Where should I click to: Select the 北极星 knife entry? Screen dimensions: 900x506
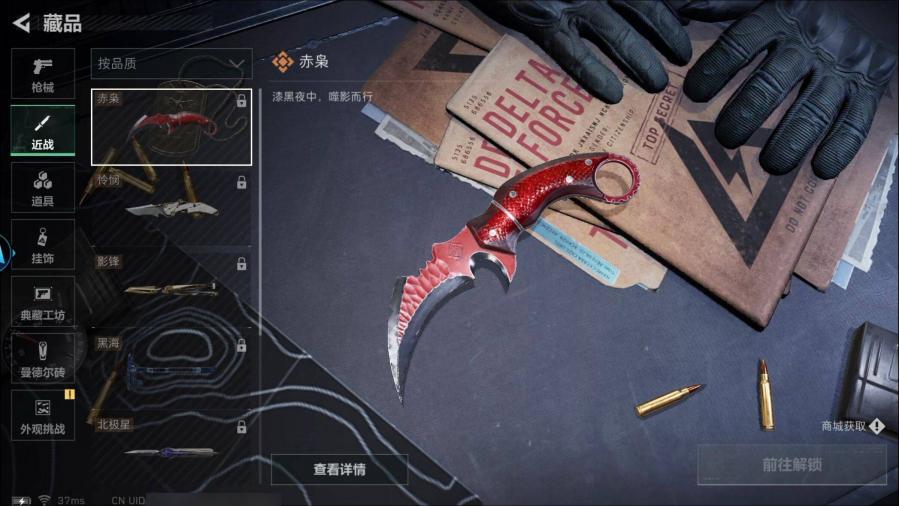click(171, 440)
